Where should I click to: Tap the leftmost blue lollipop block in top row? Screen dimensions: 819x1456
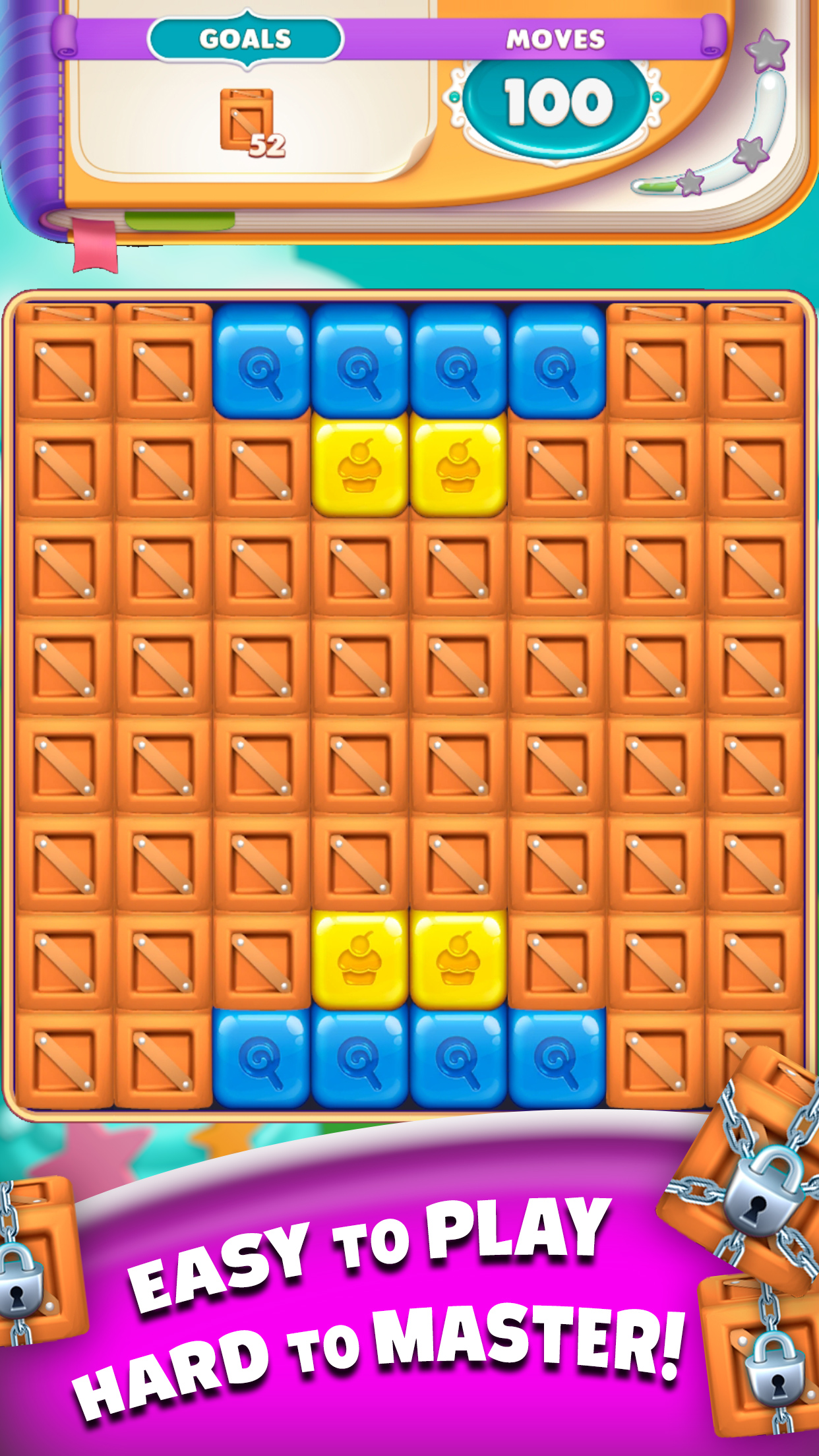[261, 362]
